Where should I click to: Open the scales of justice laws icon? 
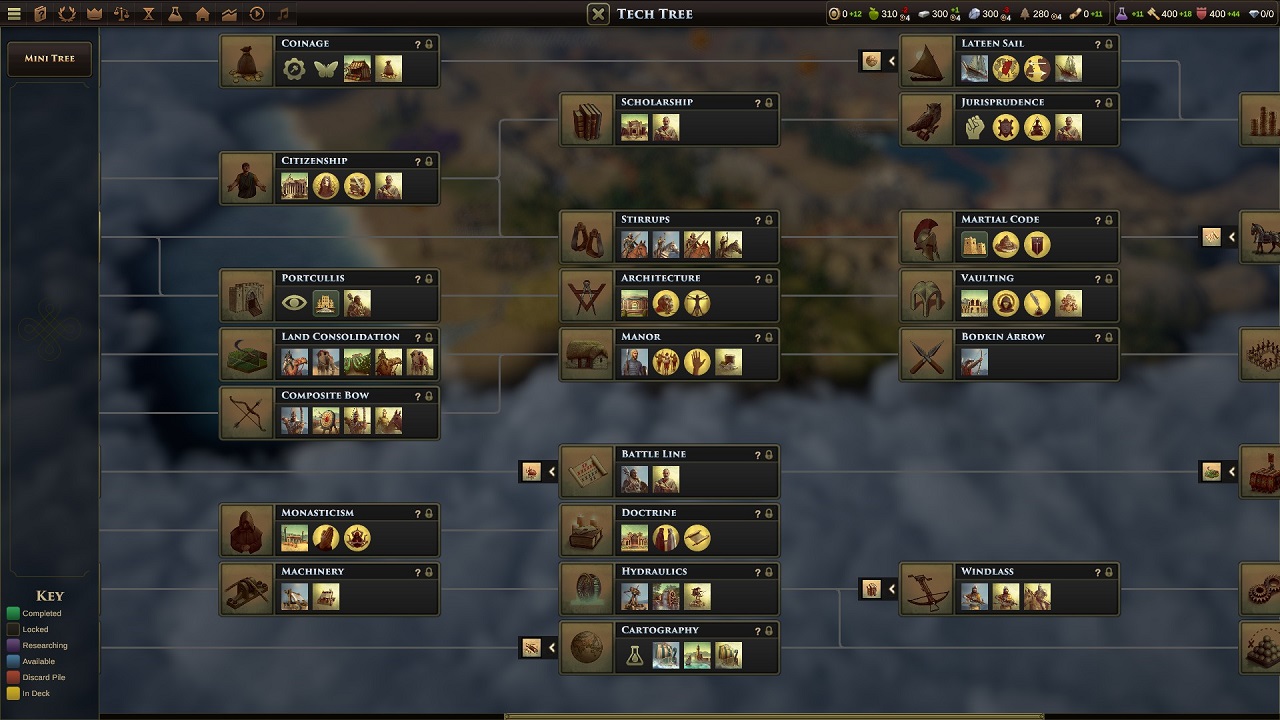click(x=121, y=13)
